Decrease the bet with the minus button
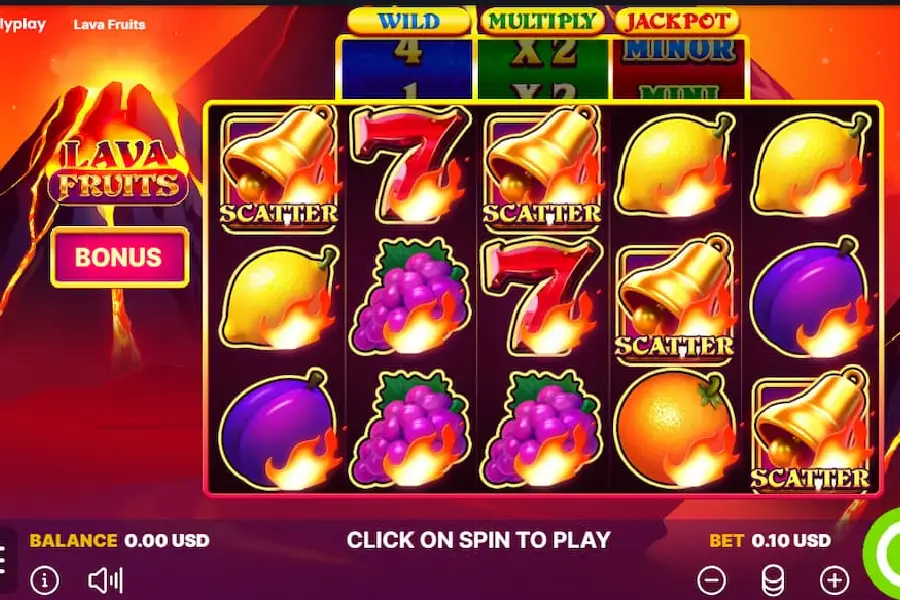 tap(711, 579)
